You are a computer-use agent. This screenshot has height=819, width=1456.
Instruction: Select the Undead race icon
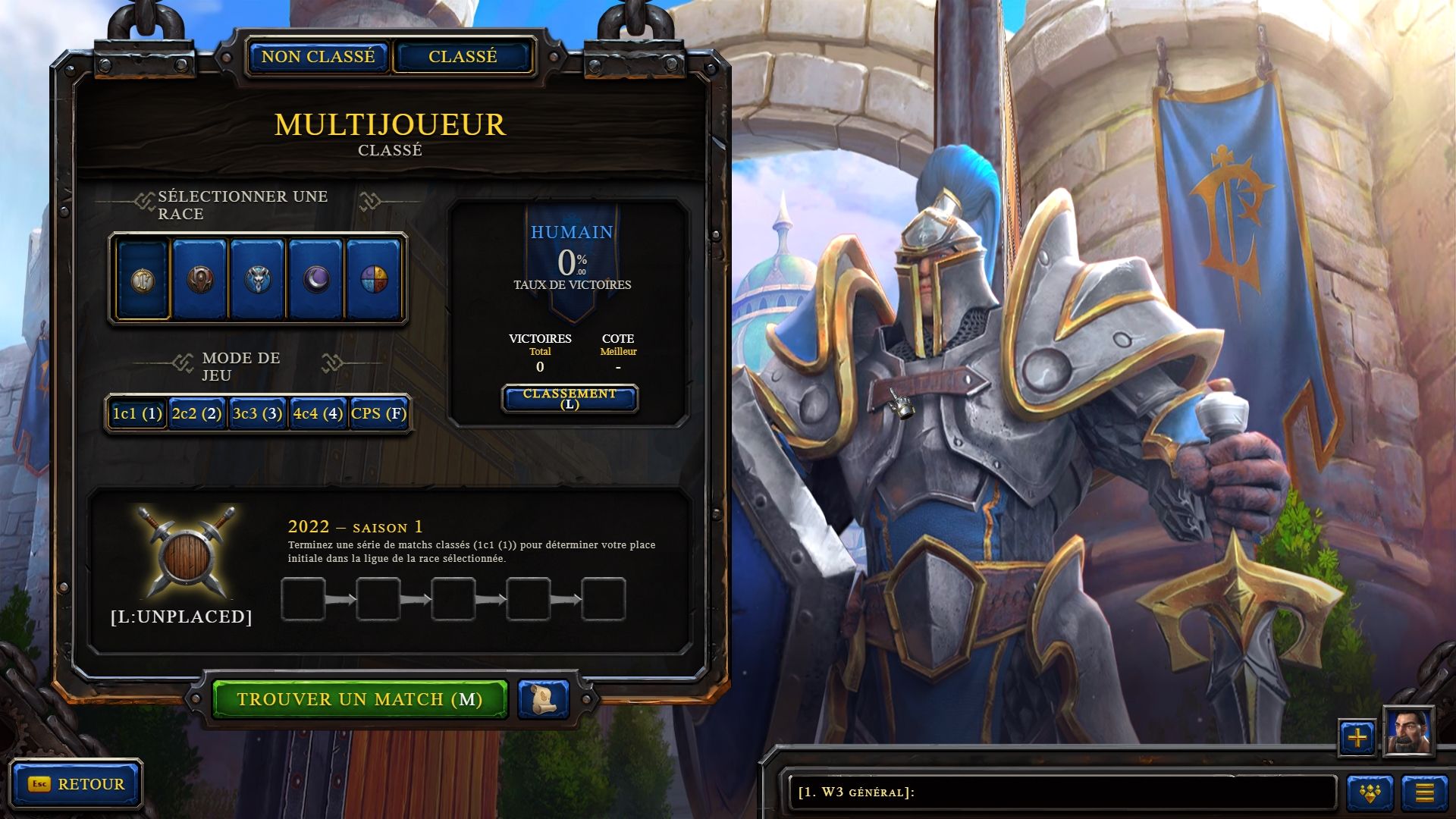pyautogui.click(x=258, y=279)
